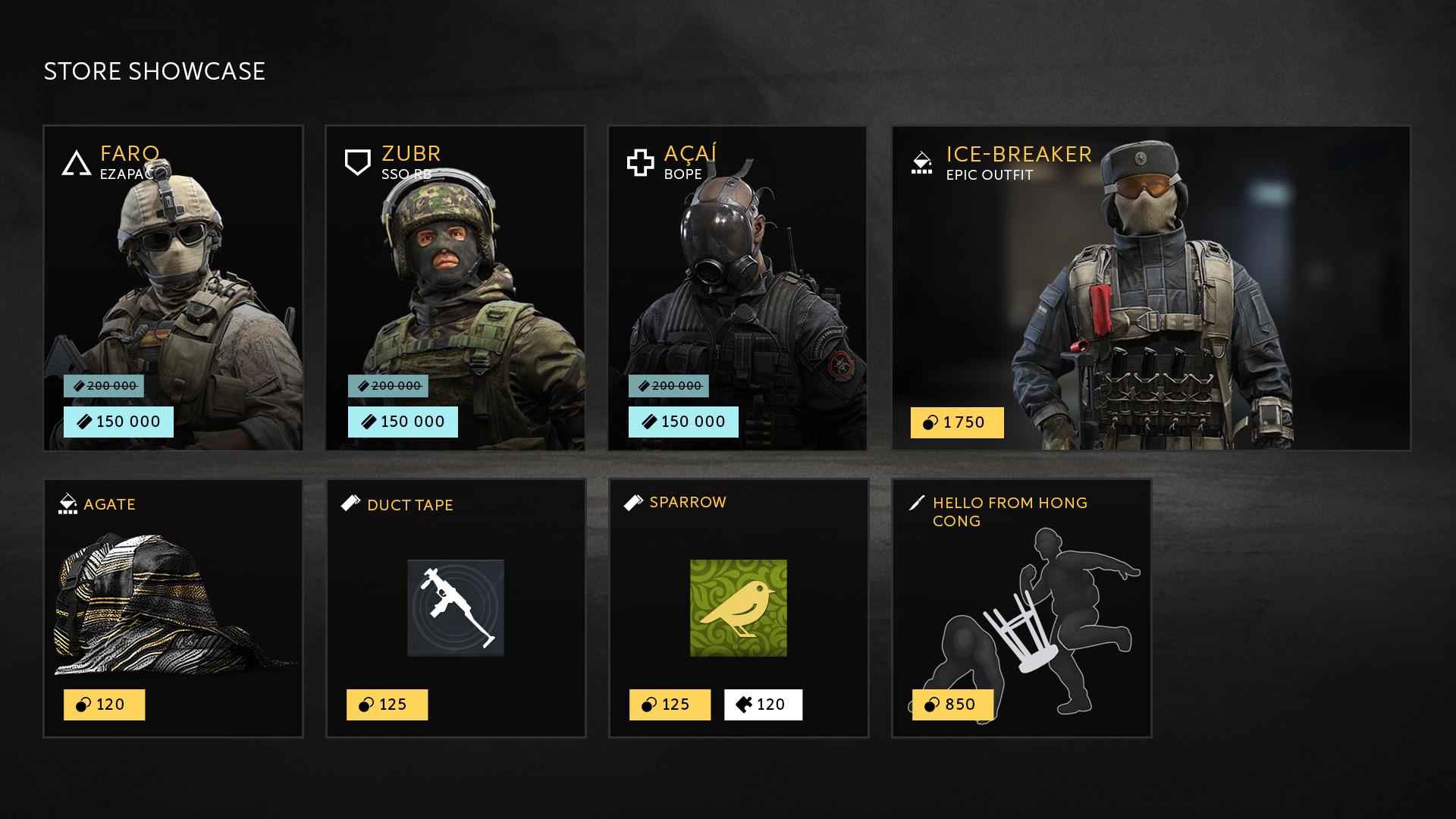
Task: Click the epic outfit icon next to Ice-Breaker
Action: point(921,162)
